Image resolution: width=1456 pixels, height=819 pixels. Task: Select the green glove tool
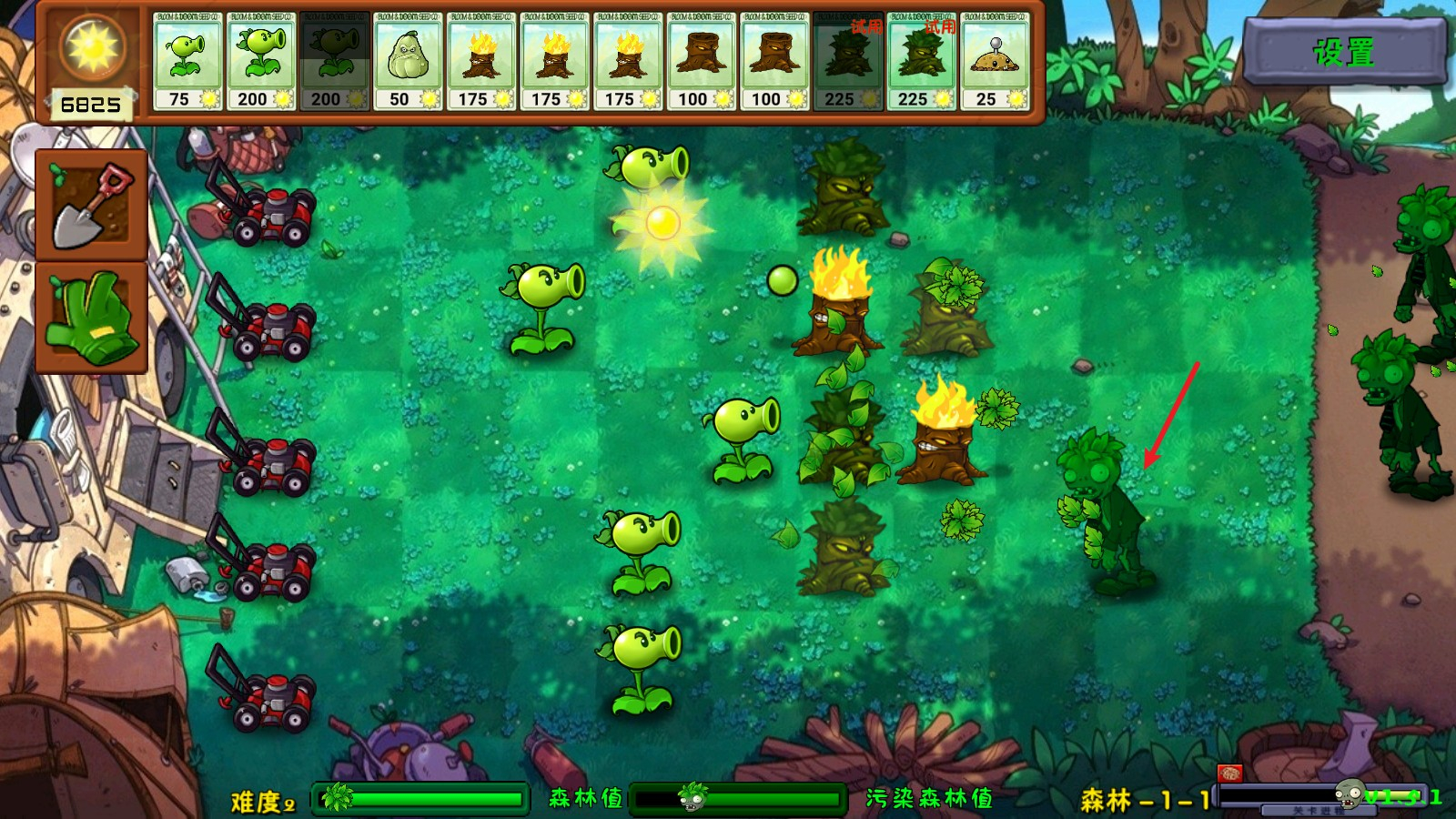(91, 317)
